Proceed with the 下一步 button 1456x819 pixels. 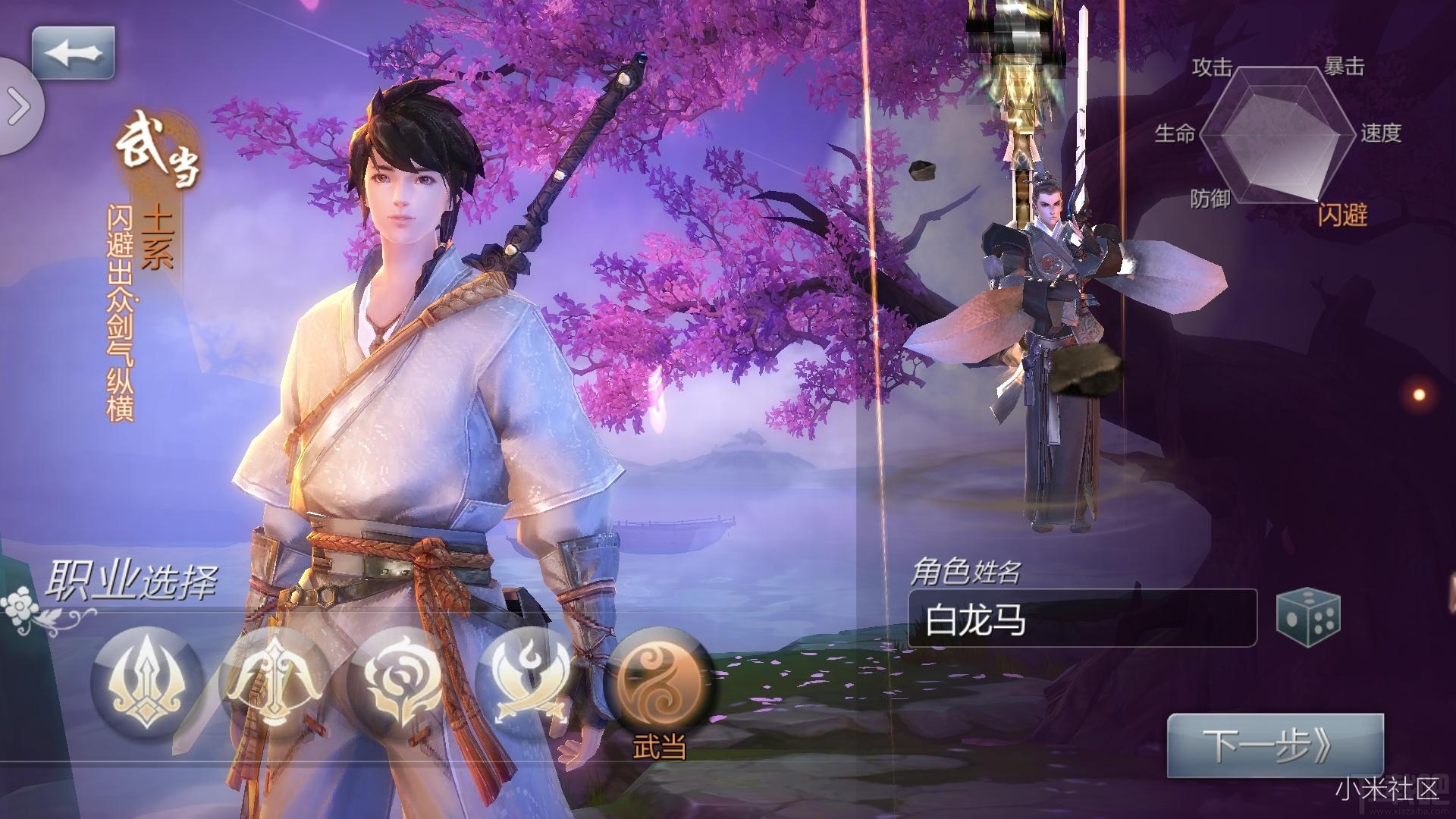1275,745
